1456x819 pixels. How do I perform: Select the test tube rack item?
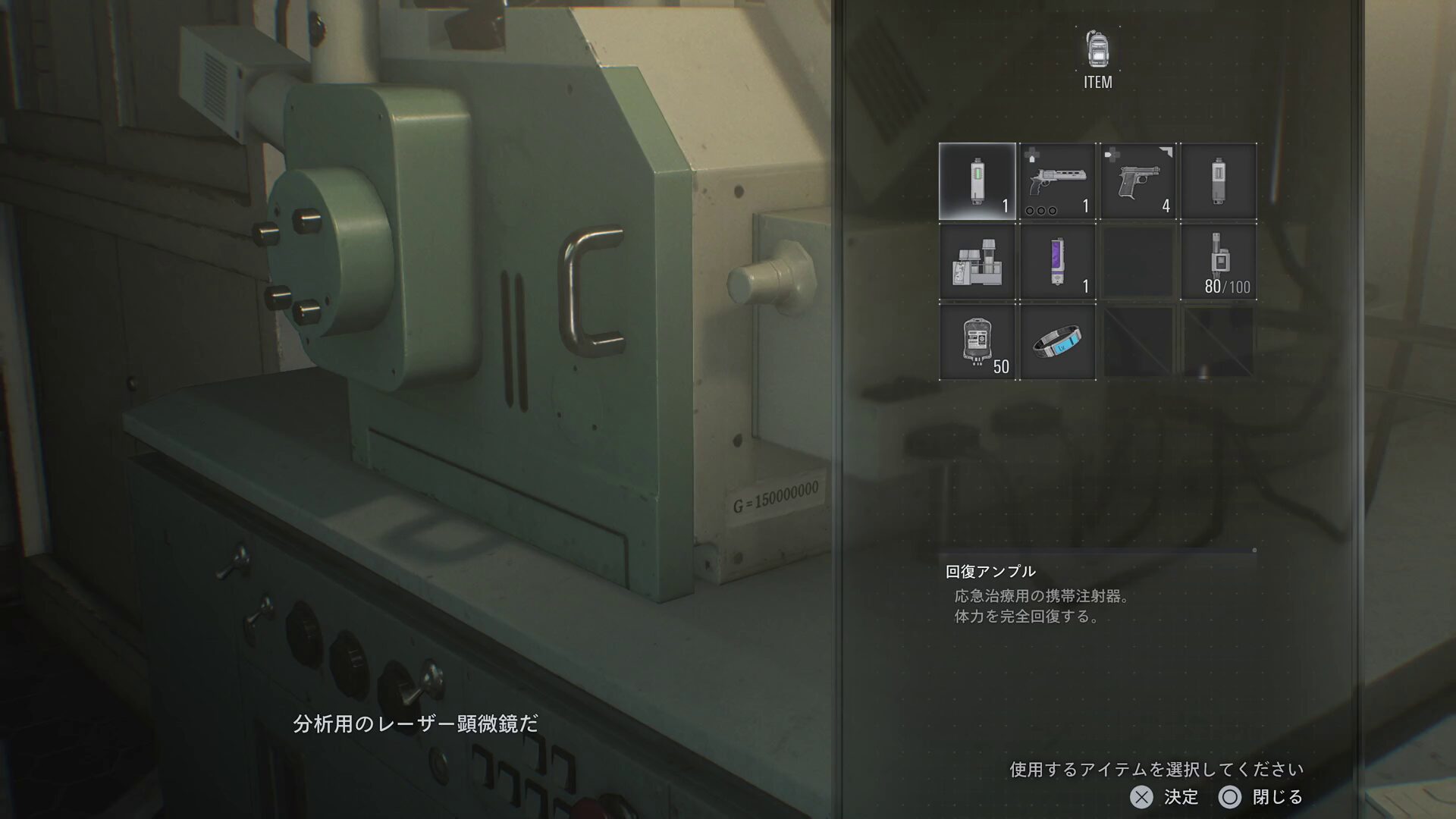tap(977, 262)
